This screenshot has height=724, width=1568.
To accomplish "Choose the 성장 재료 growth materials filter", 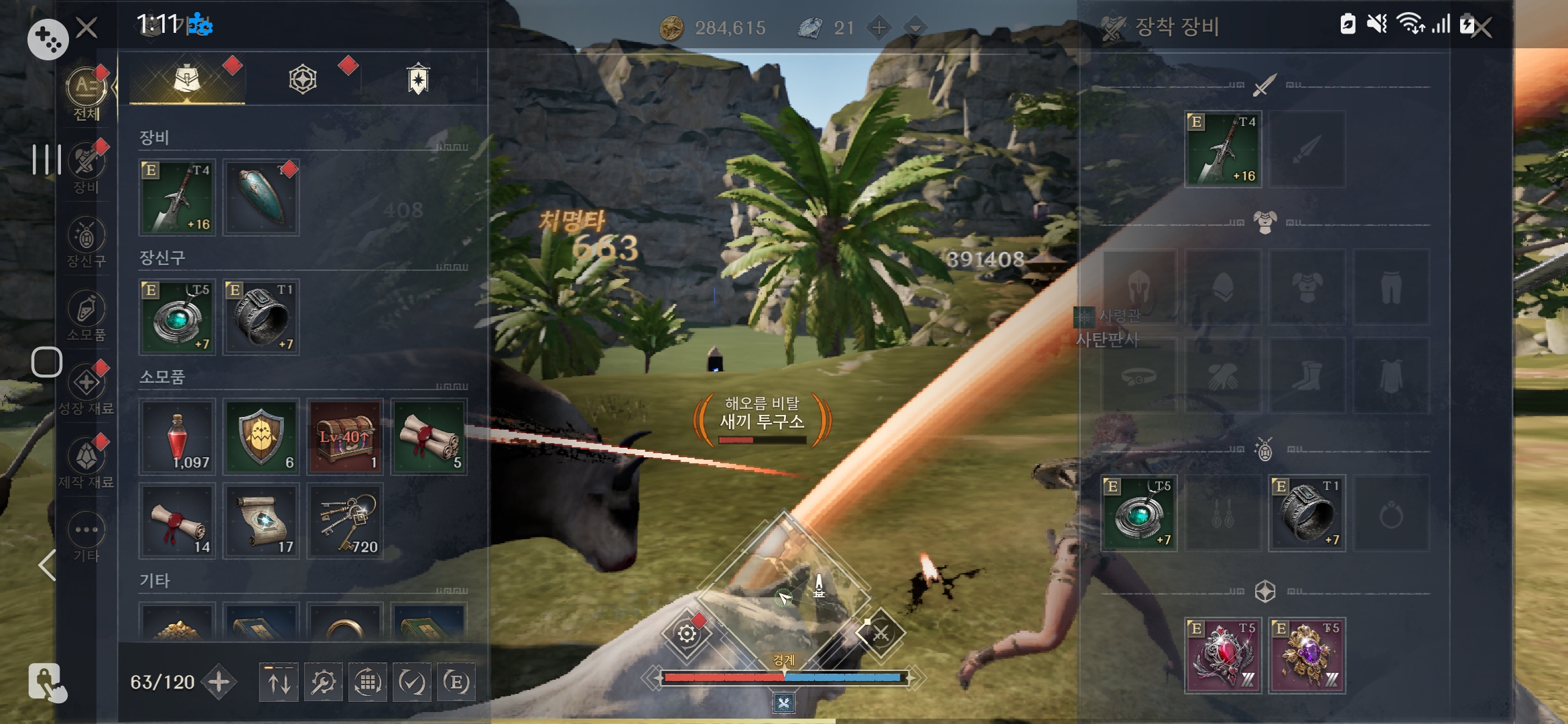I will click(x=86, y=387).
